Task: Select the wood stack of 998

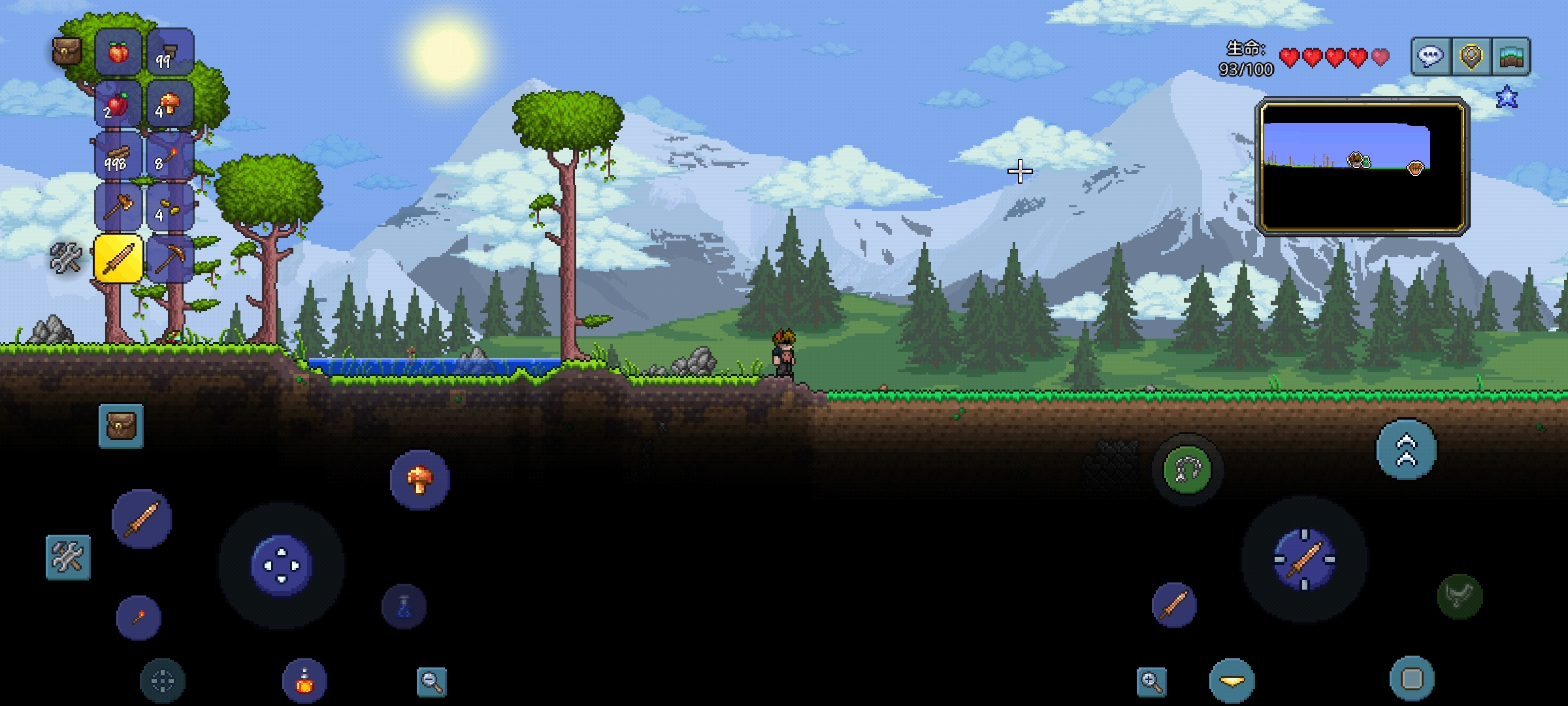Action: [x=118, y=156]
